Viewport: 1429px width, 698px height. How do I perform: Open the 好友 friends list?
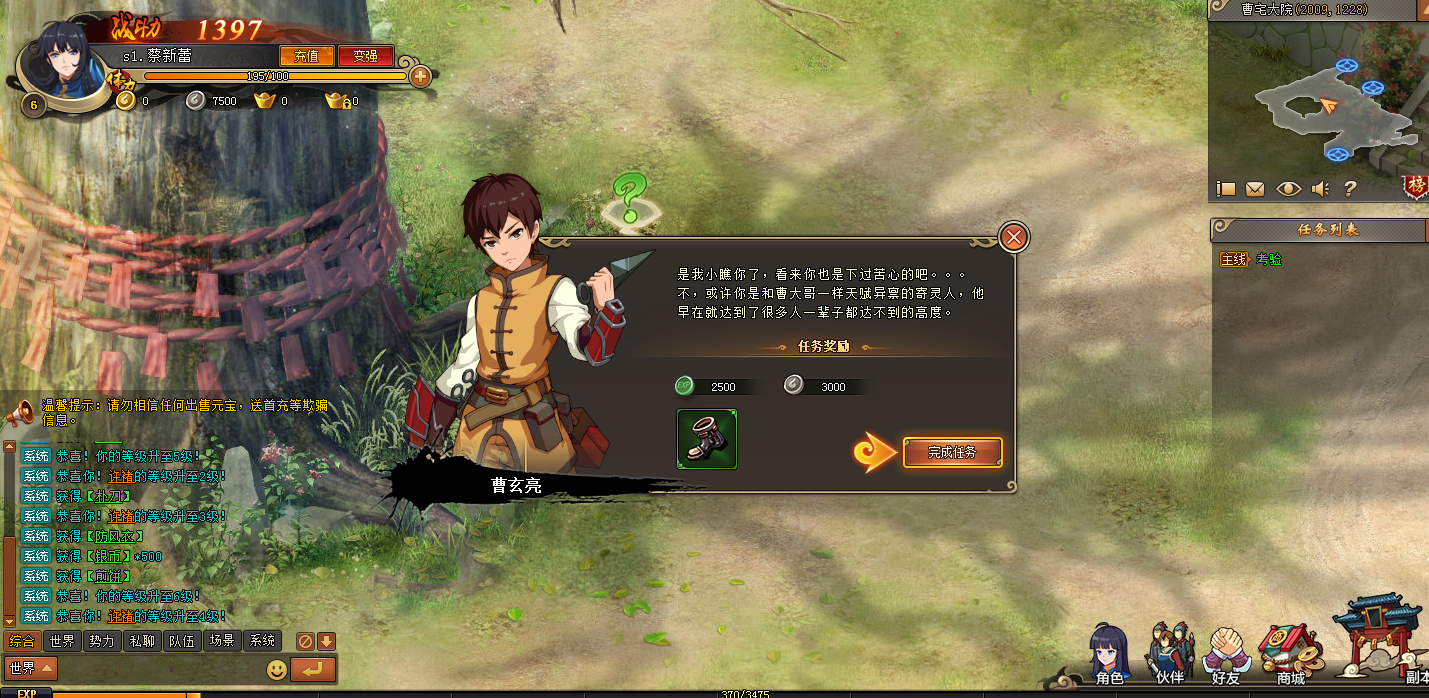[x=1226, y=655]
